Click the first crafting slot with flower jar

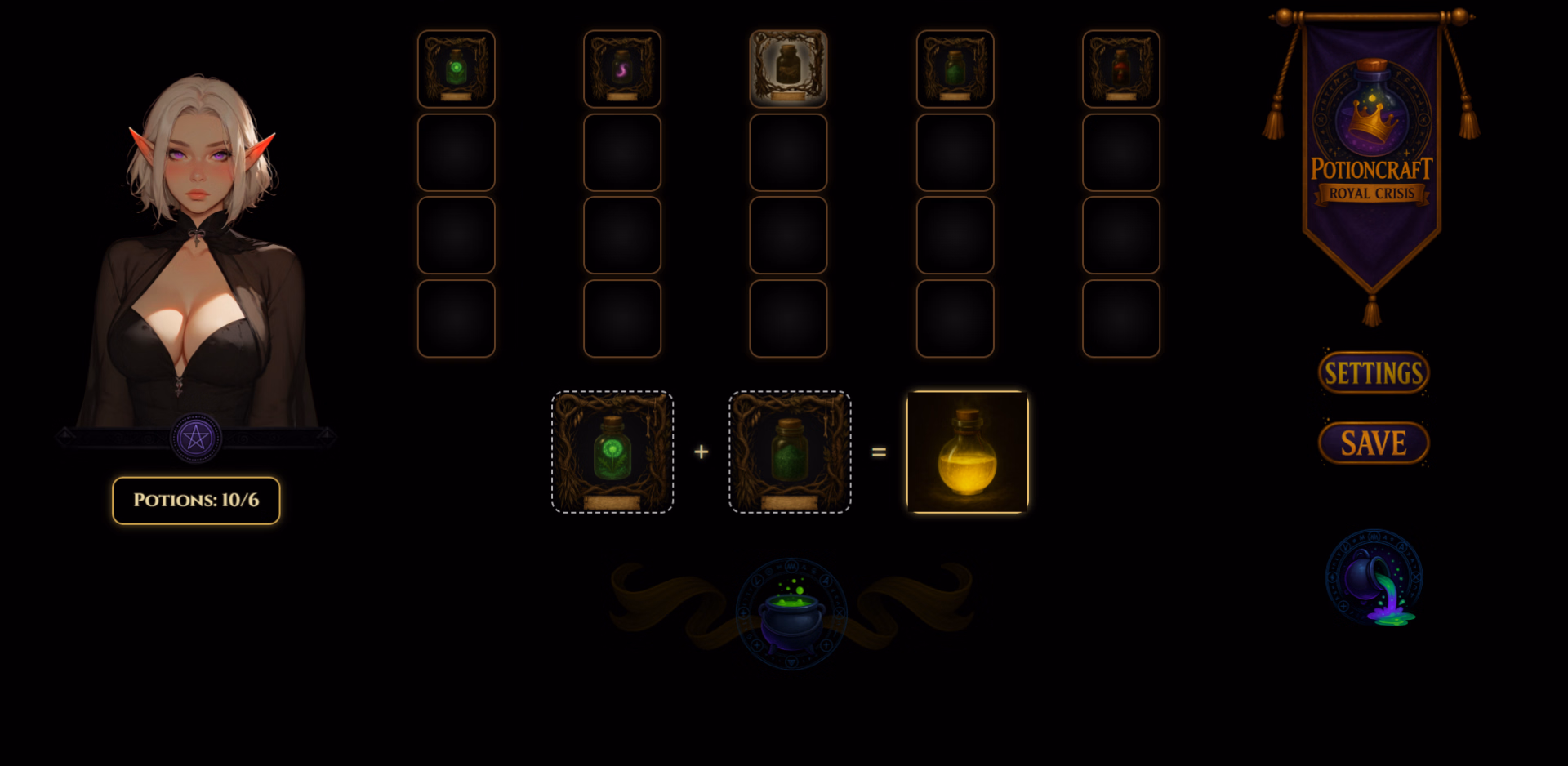tap(612, 452)
